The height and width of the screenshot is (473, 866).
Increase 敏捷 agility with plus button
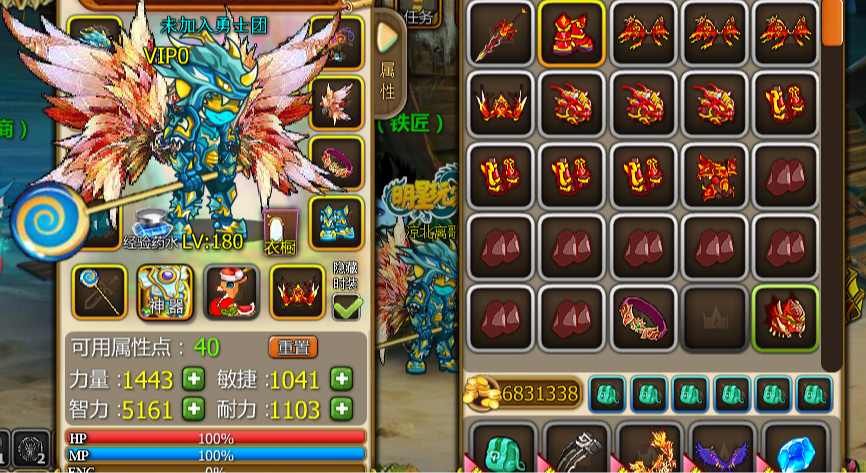(342, 379)
